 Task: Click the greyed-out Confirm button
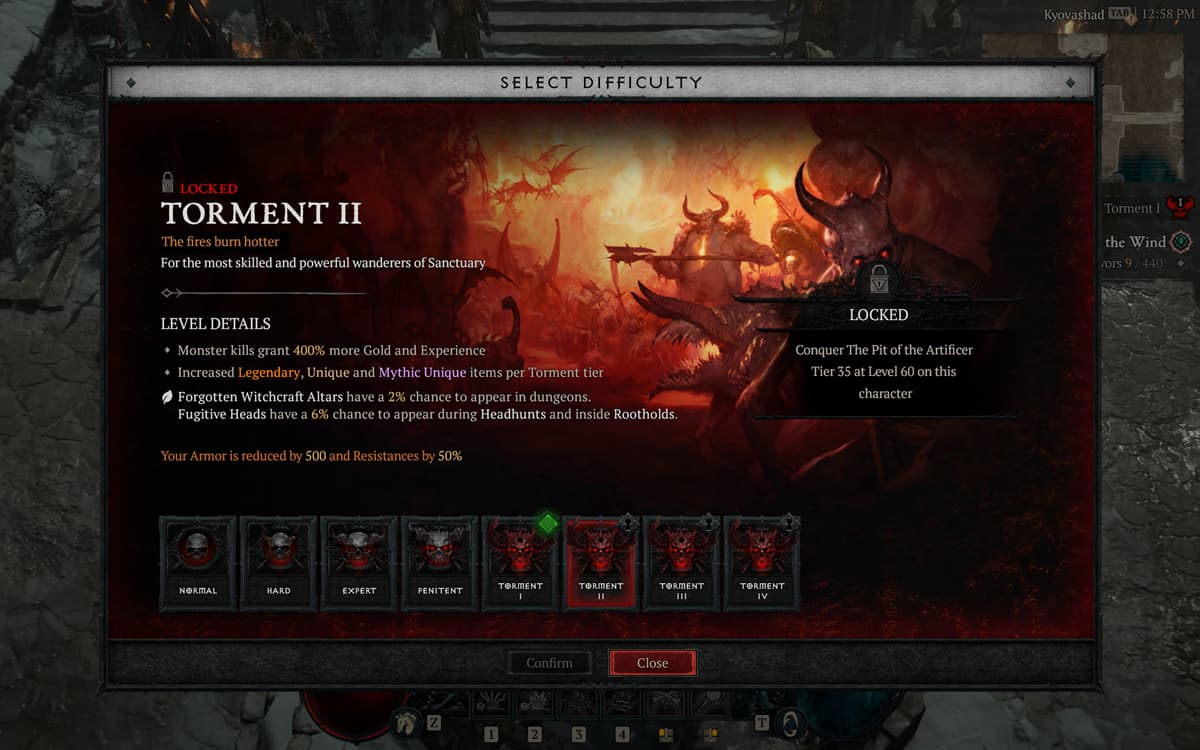(549, 663)
